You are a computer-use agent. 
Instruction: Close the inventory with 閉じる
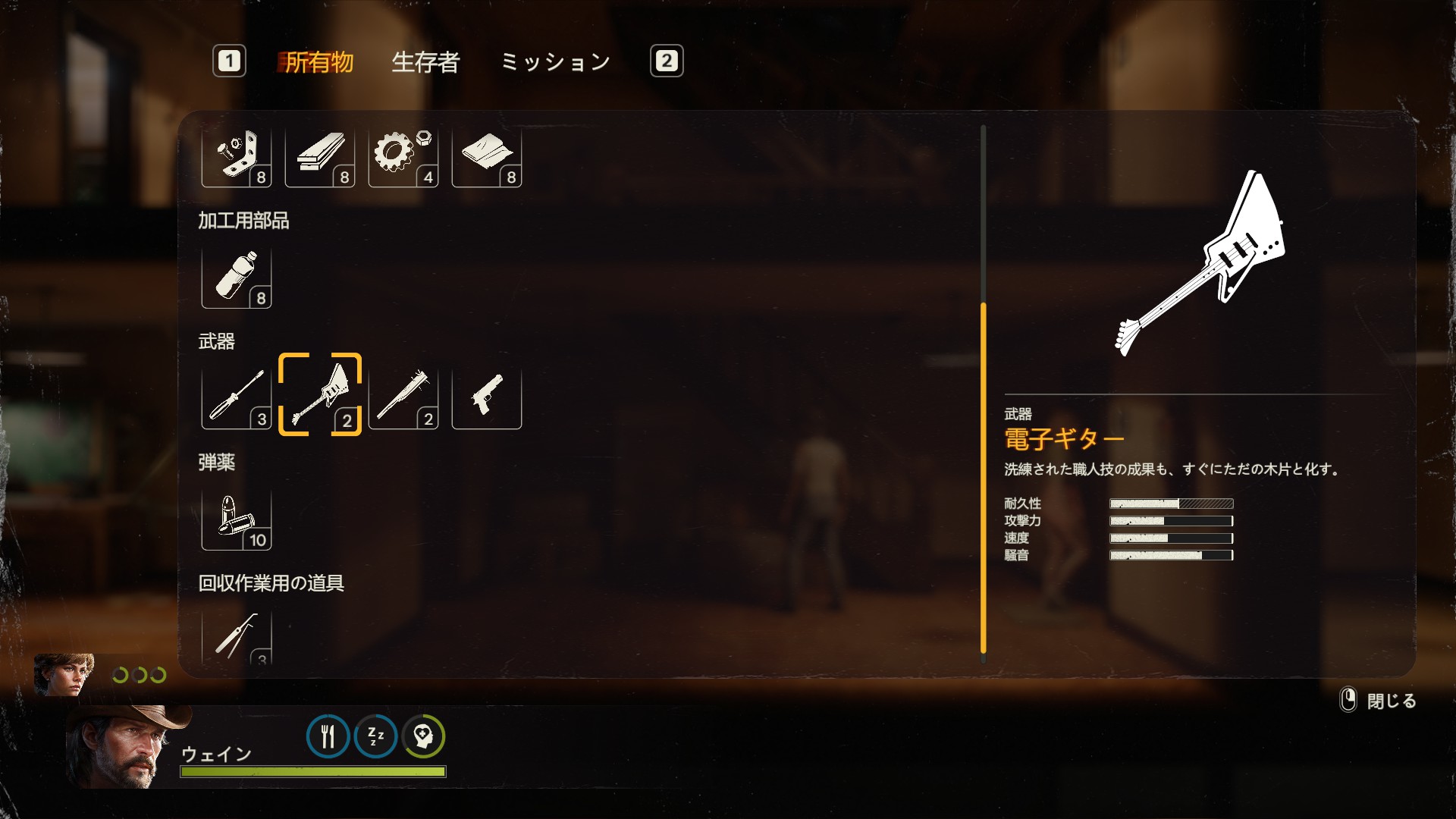coord(1379,701)
